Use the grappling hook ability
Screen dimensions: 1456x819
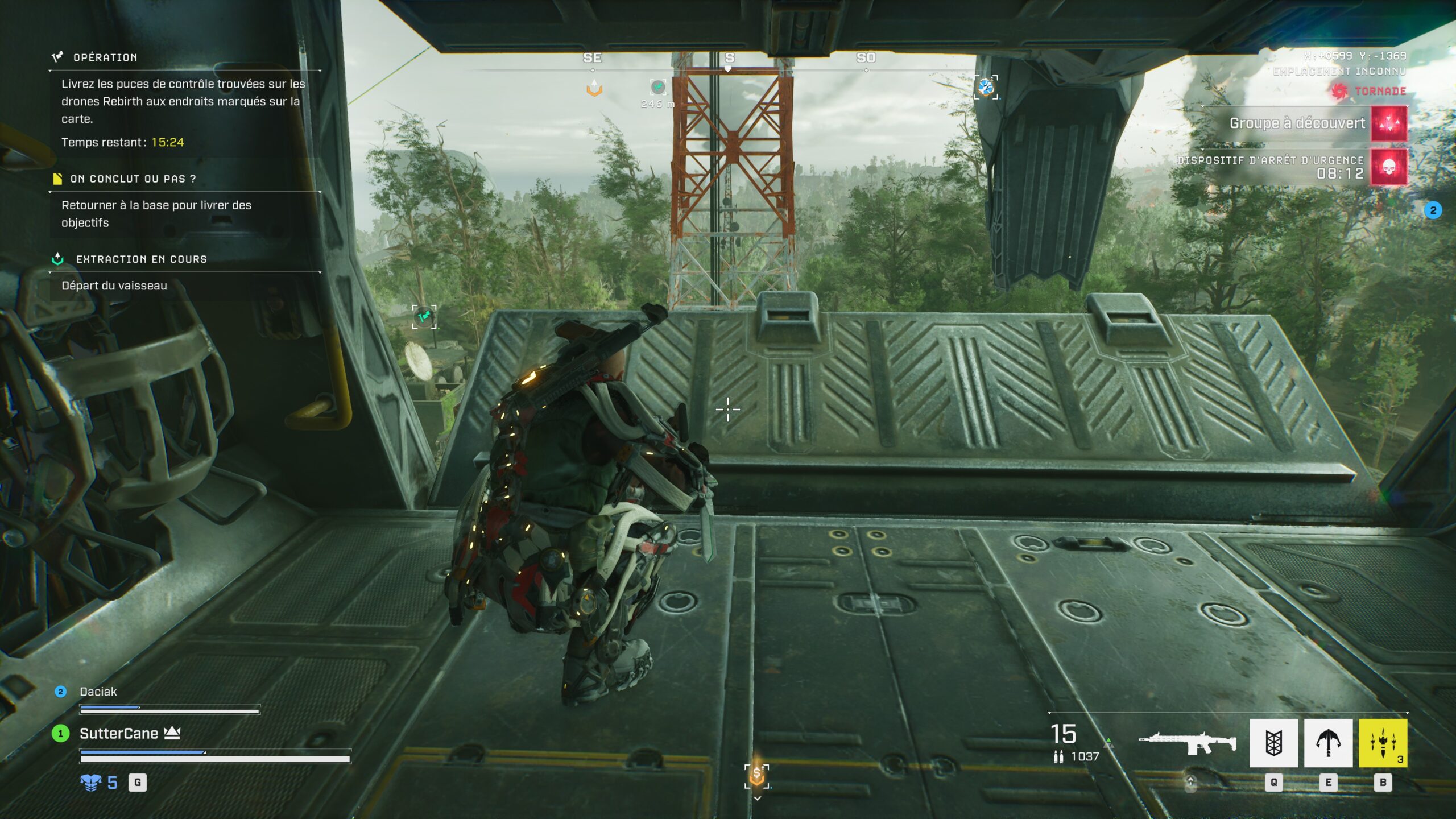(x=1328, y=743)
